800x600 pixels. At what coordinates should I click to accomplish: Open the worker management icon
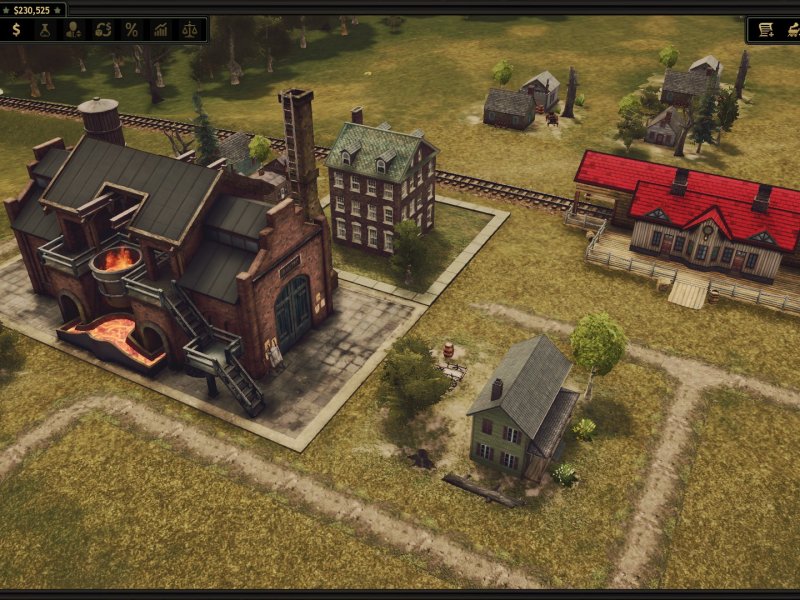click(74, 30)
